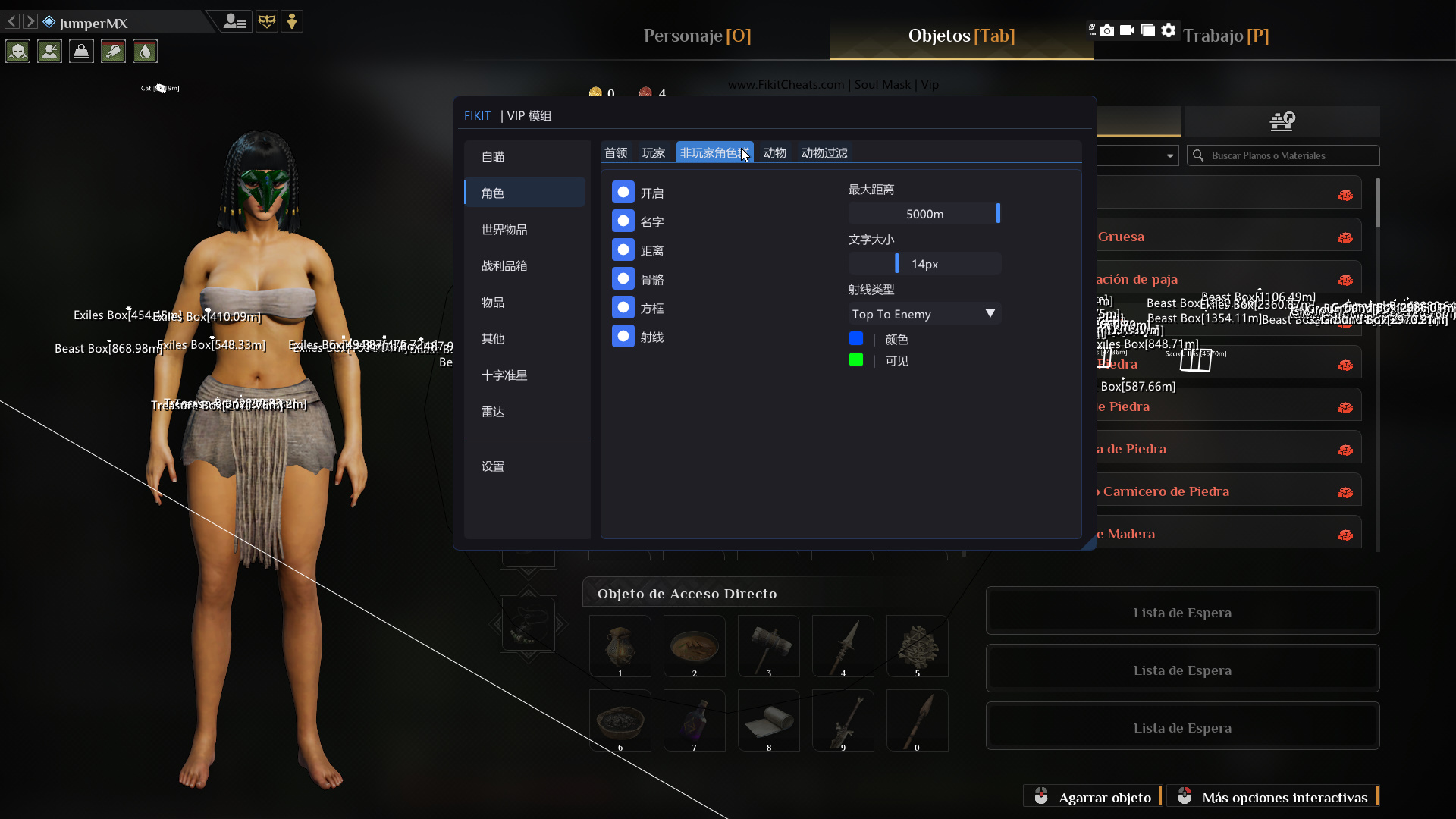Viewport: 1456px width, 819px height.
Task: Switch to the Personaje tab
Action: click(x=696, y=36)
